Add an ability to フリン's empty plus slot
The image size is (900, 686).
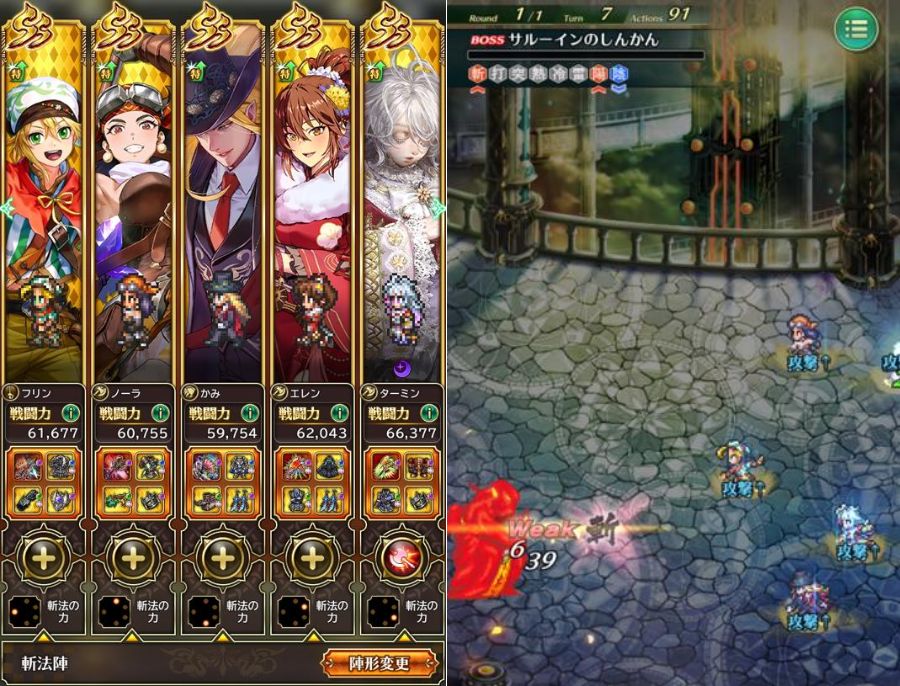(45, 558)
